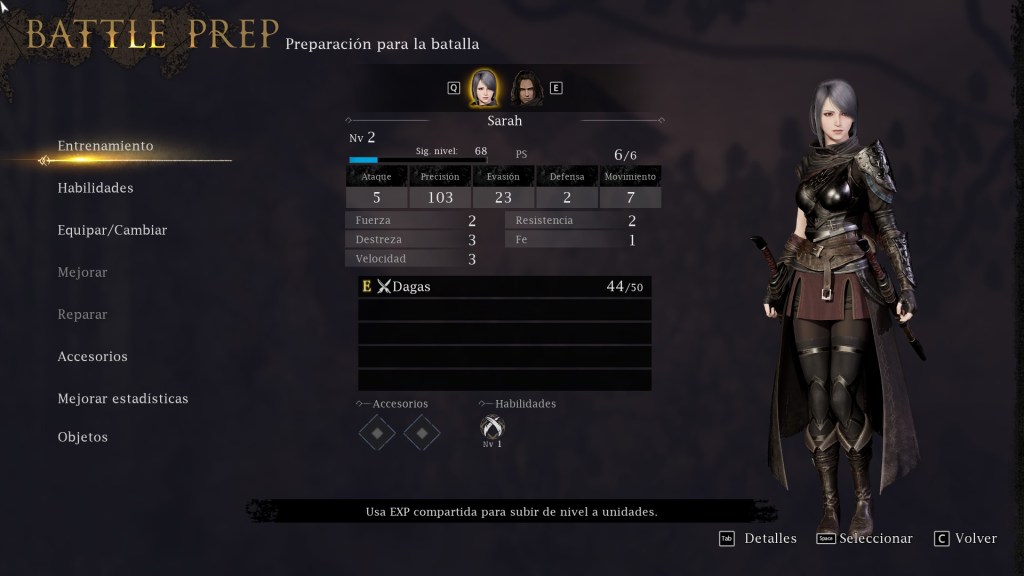Viewport: 1024px width, 576px height.
Task: Choose the Equipar/Cambiar option
Action: (x=112, y=230)
